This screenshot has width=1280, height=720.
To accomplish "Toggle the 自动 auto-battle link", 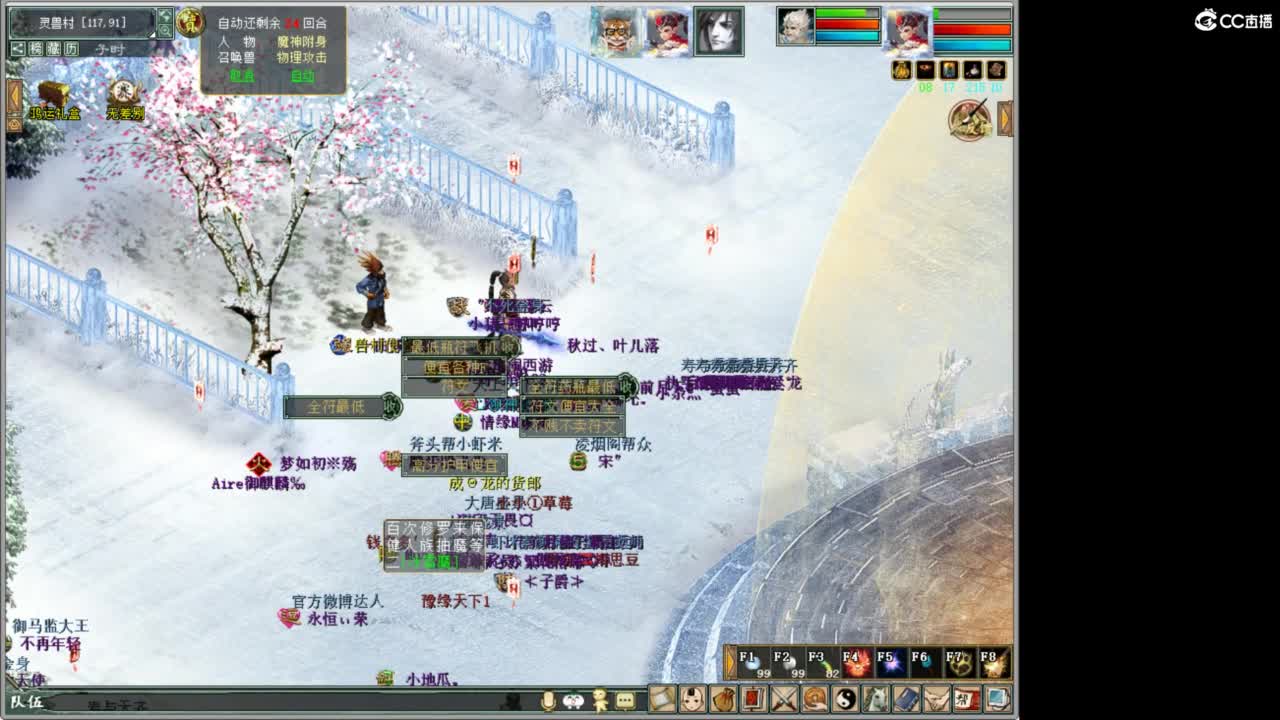I will pos(300,74).
